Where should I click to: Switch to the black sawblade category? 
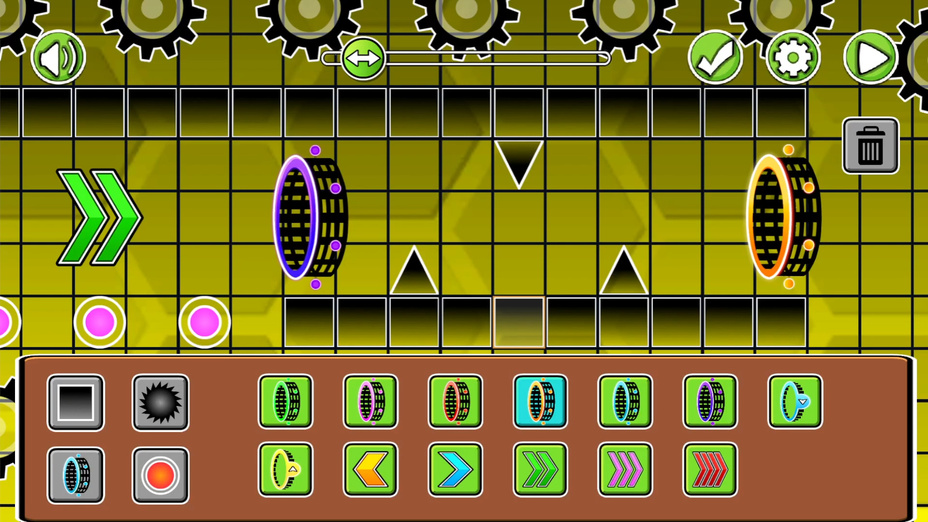pos(161,402)
